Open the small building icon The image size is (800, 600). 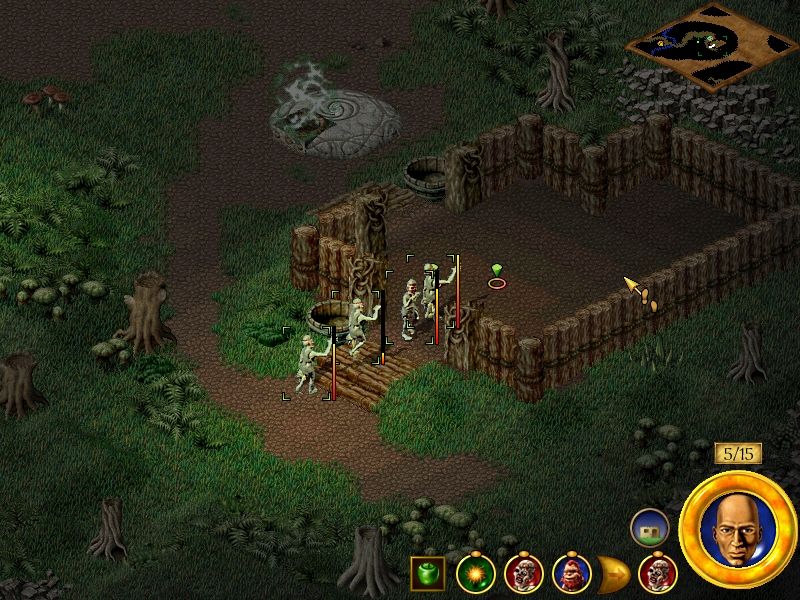coord(650,528)
